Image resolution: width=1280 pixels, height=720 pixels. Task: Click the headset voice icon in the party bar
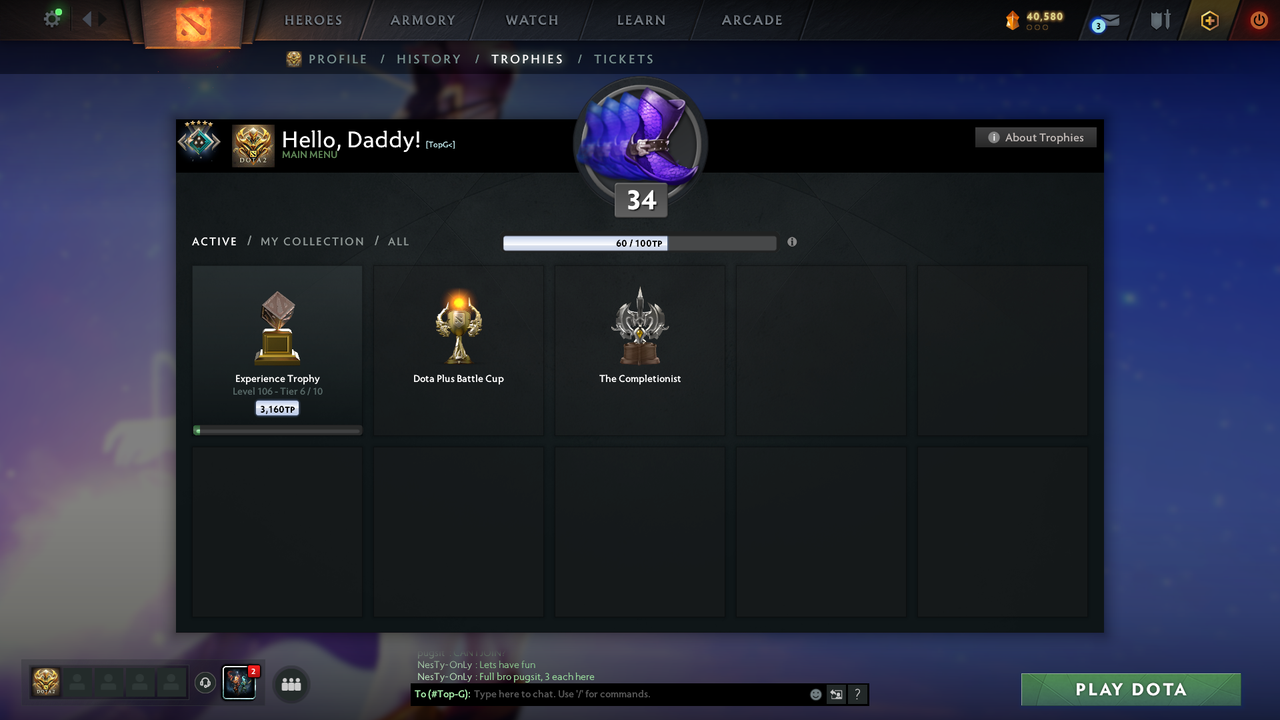[206, 682]
